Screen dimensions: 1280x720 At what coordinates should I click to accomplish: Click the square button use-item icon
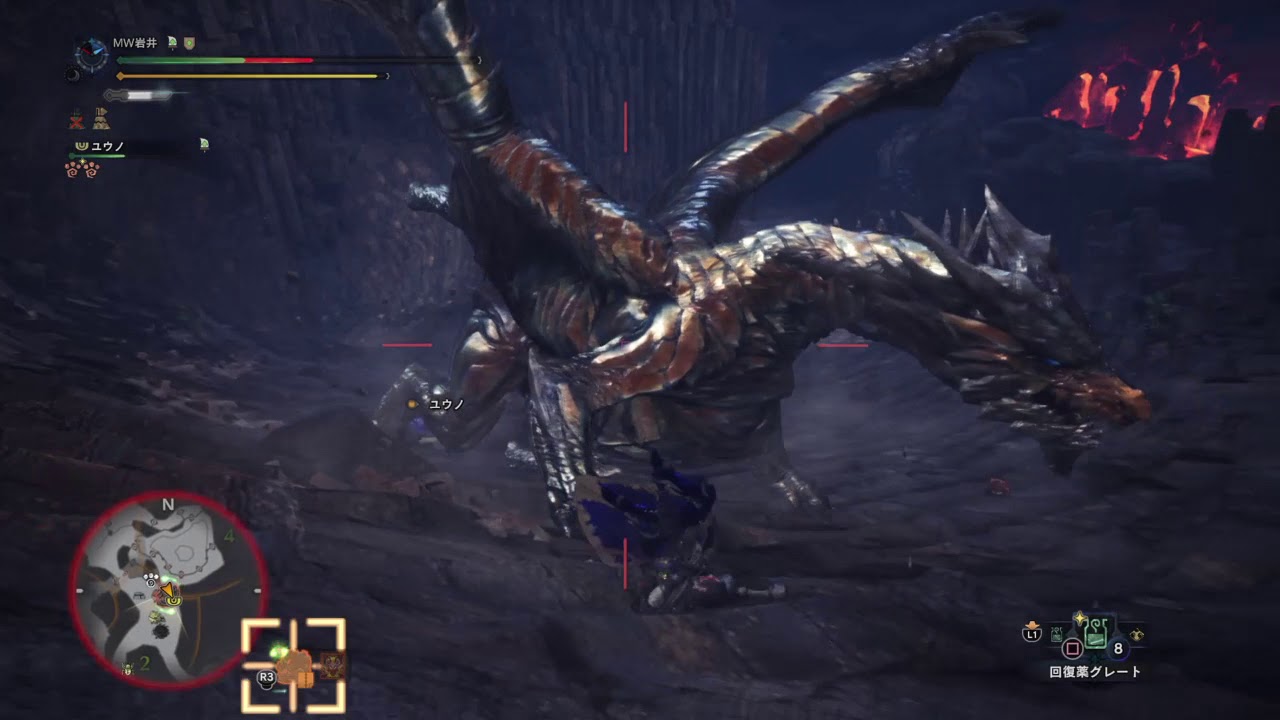pyautogui.click(x=1072, y=648)
